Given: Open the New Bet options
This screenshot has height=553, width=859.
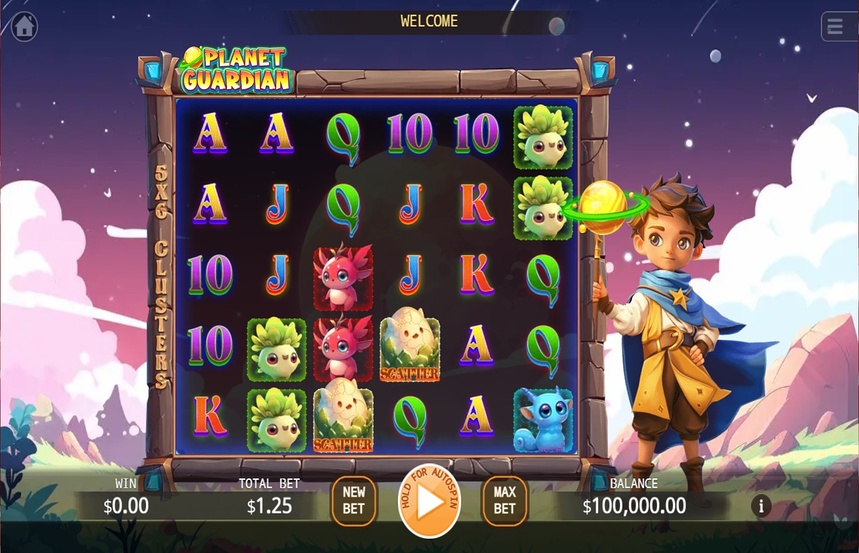Looking at the screenshot, I should 354,500.
